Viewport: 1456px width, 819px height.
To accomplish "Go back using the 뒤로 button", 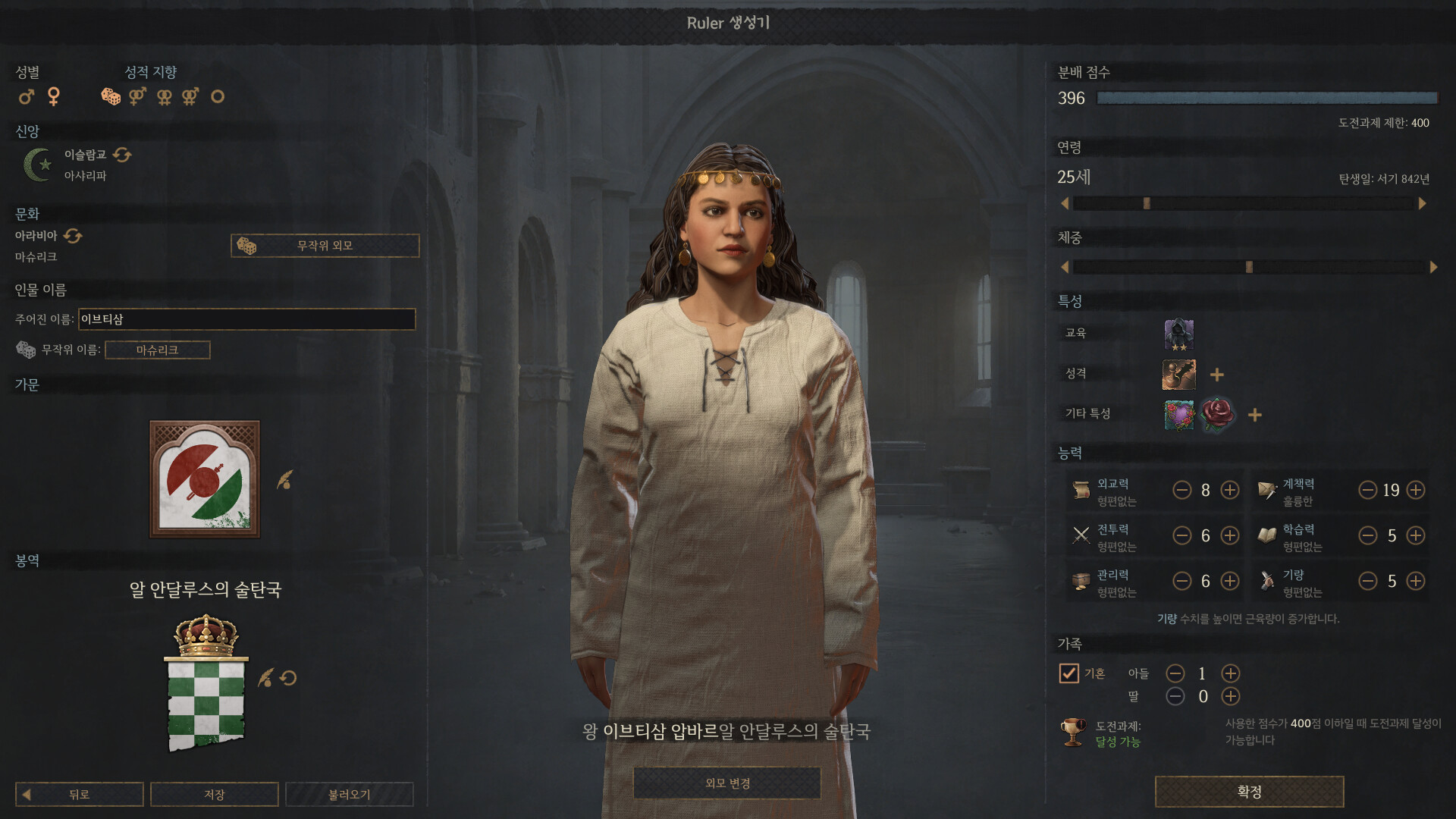I will [80, 794].
